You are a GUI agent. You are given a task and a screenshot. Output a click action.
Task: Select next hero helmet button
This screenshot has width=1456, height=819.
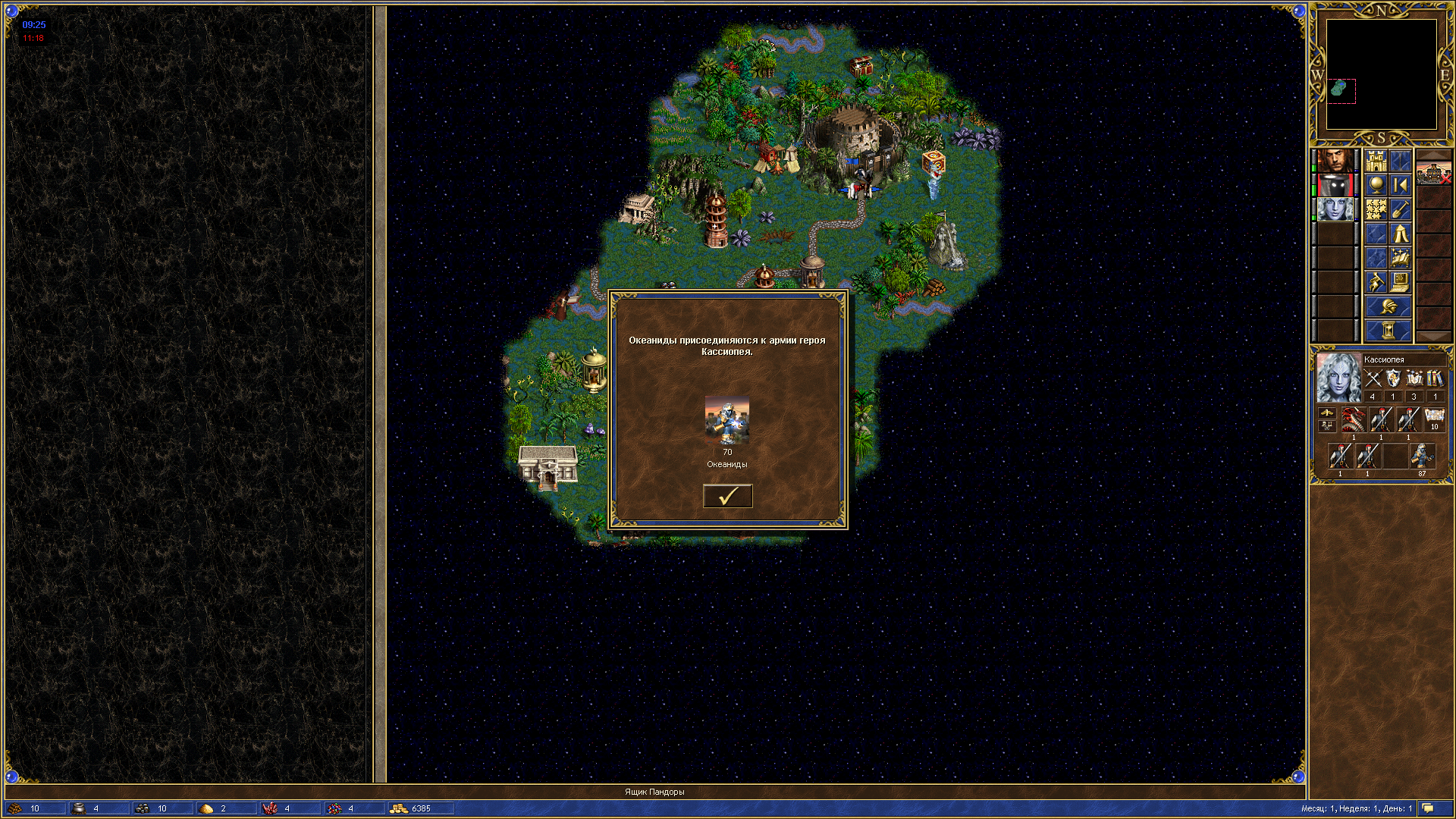1388,306
